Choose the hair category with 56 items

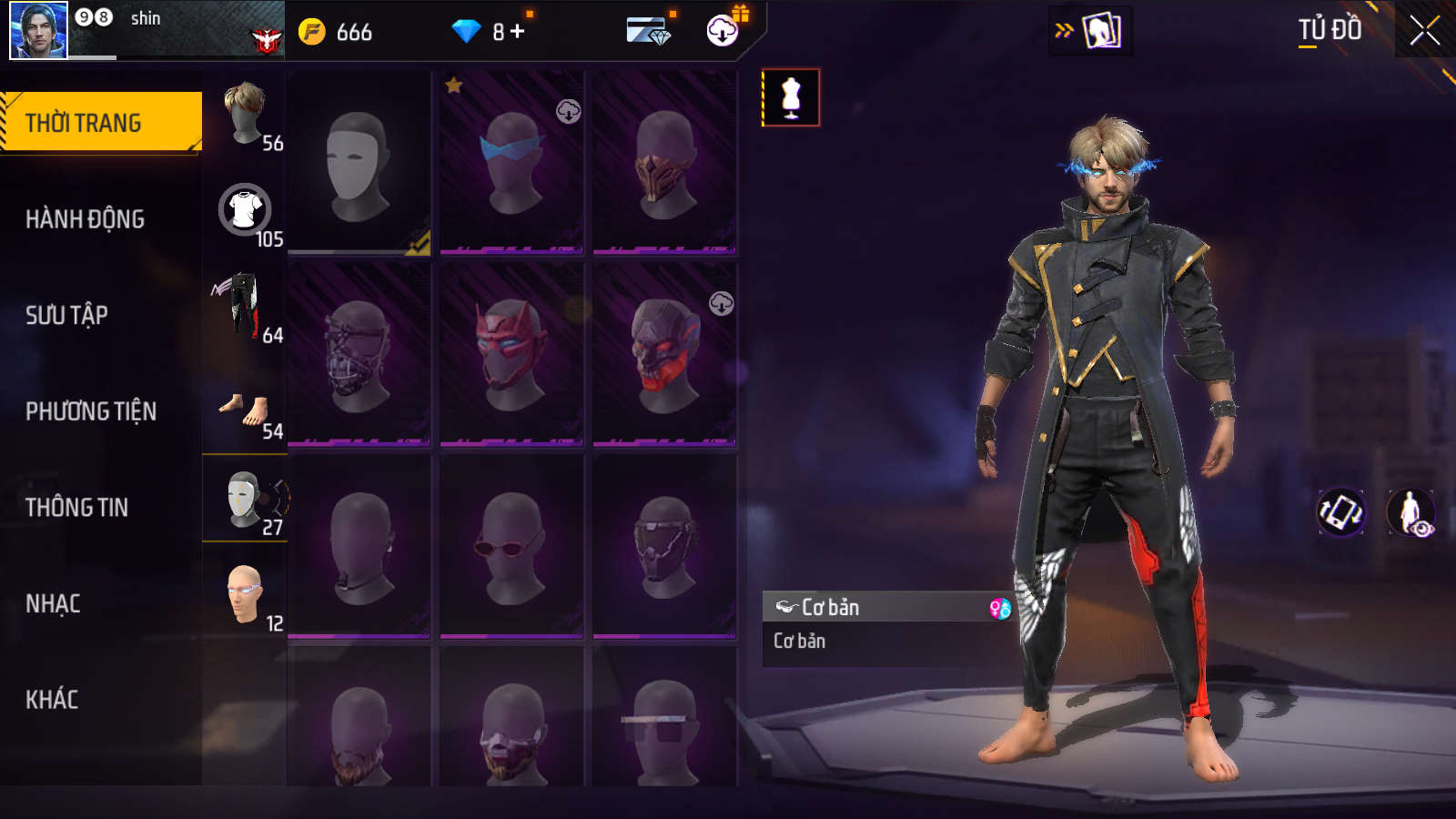[x=245, y=115]
